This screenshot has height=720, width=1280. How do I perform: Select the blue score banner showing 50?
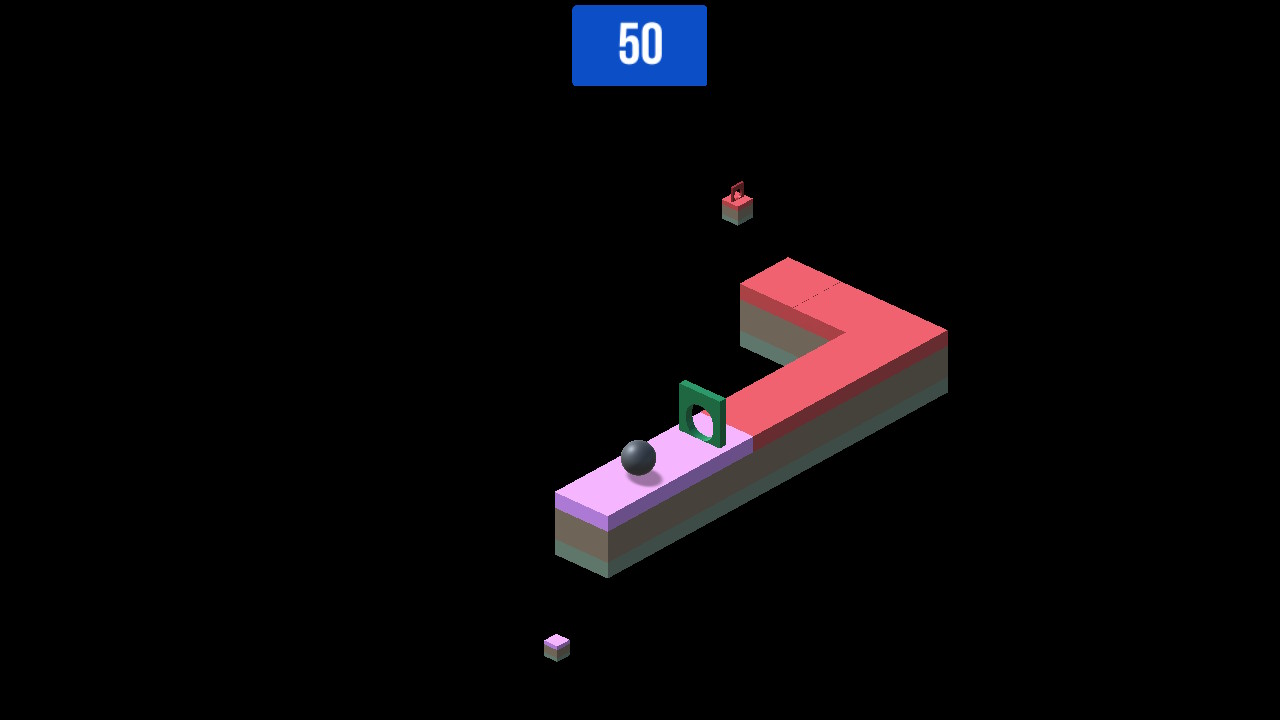coord(639,44)
